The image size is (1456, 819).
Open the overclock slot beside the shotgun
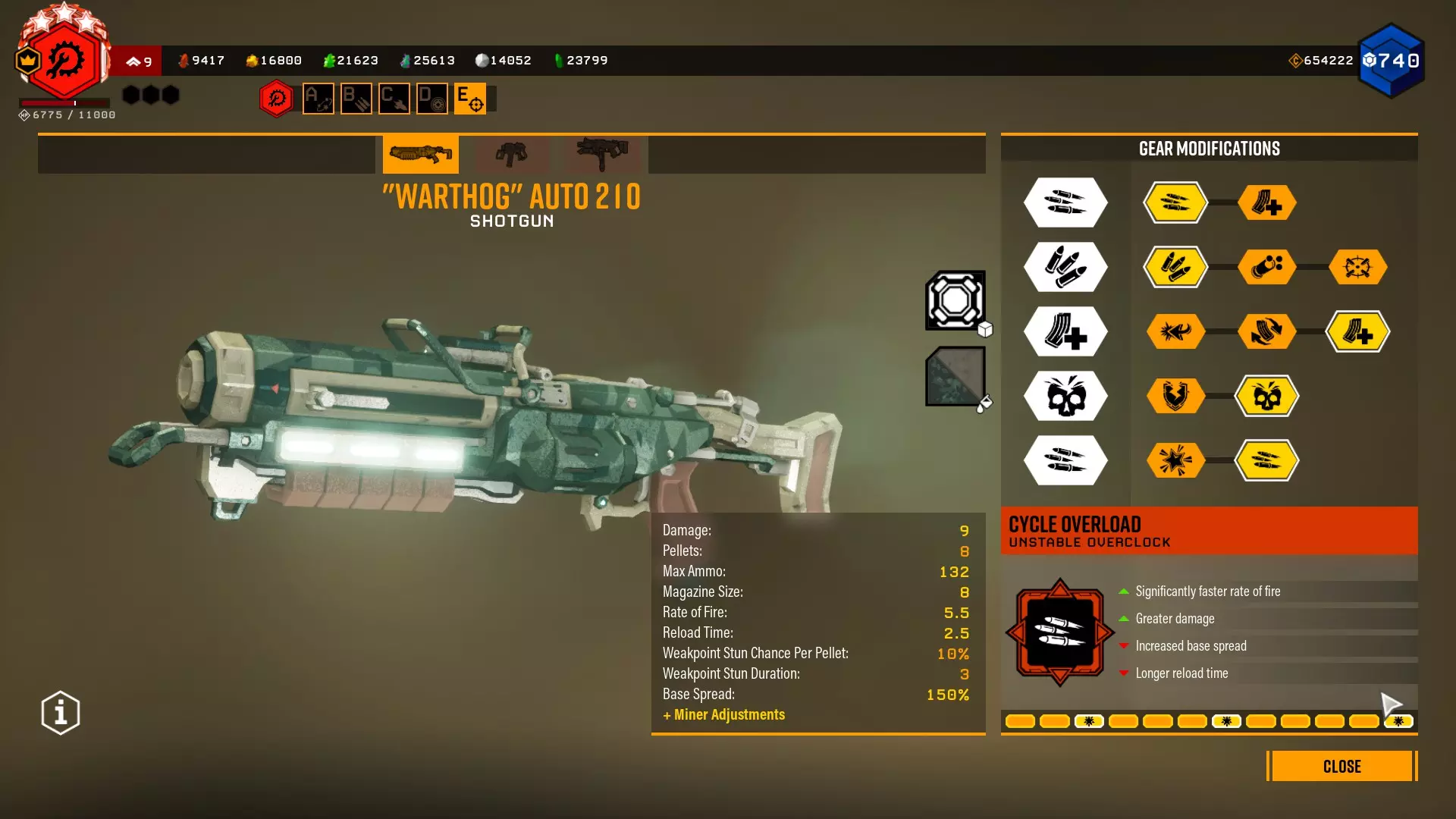[x=955, y=300]
